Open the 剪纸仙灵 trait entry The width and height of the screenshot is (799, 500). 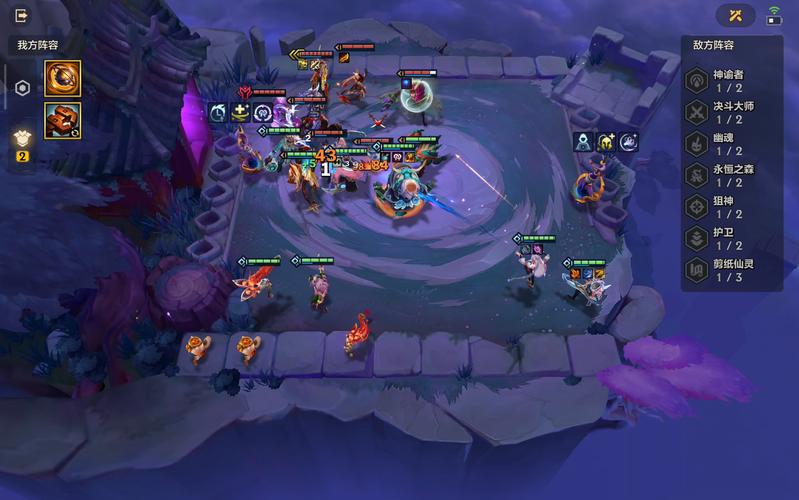(x=731, y=269)
